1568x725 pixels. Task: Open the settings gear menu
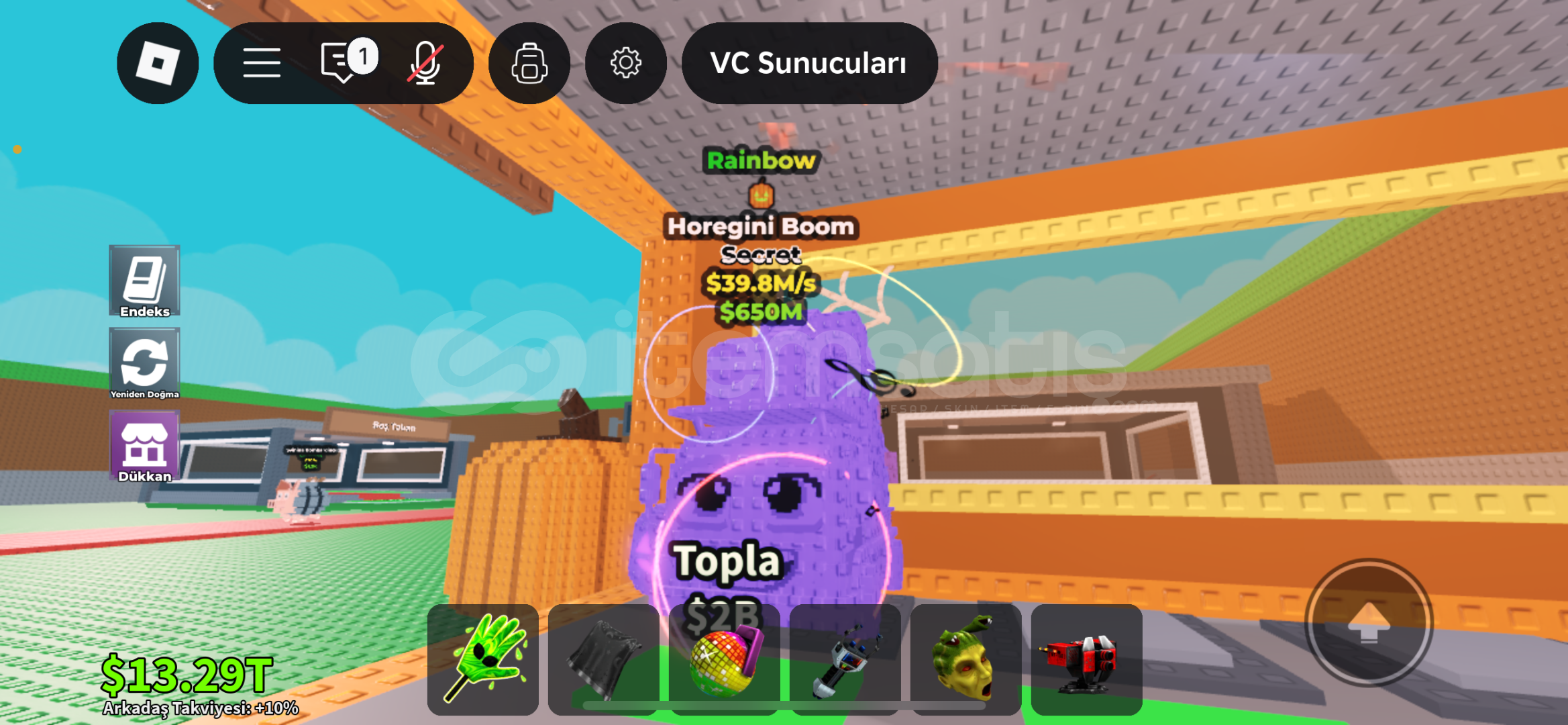tap(625, 62)
